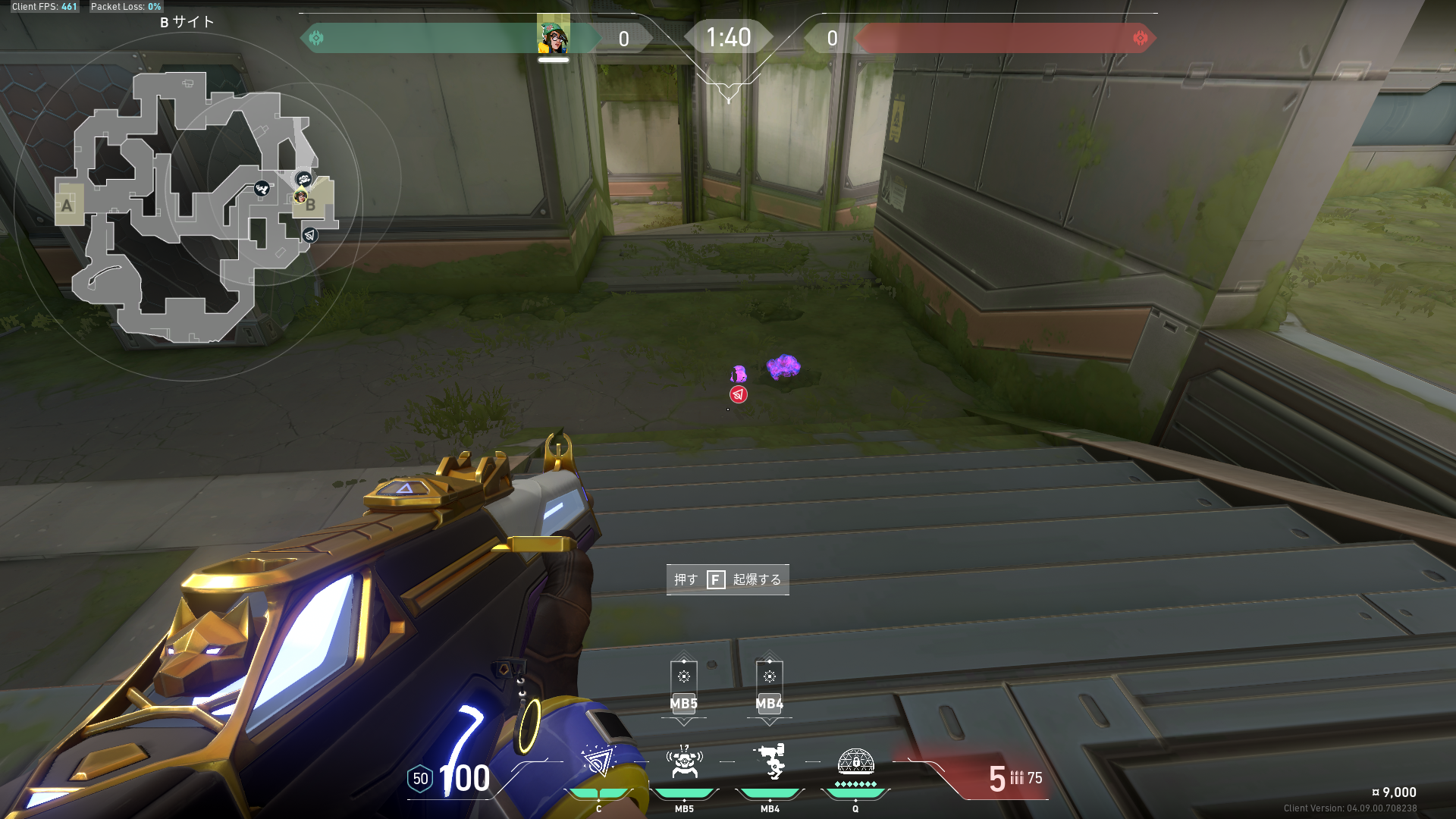Click Killjoy's portrait in the top bar
Screen dimensions: 1456x819
[x=554, y=36]
